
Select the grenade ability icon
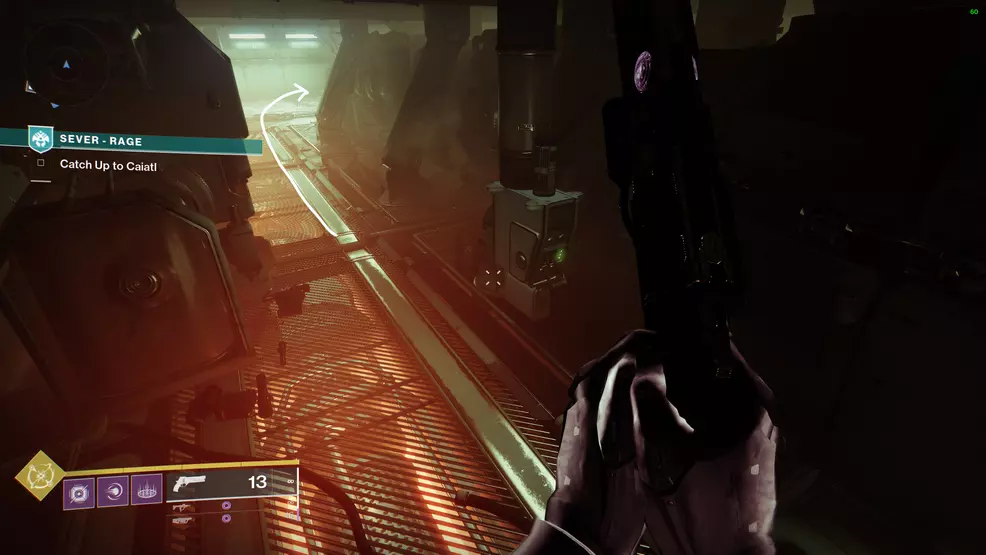[x=79, y=490]
